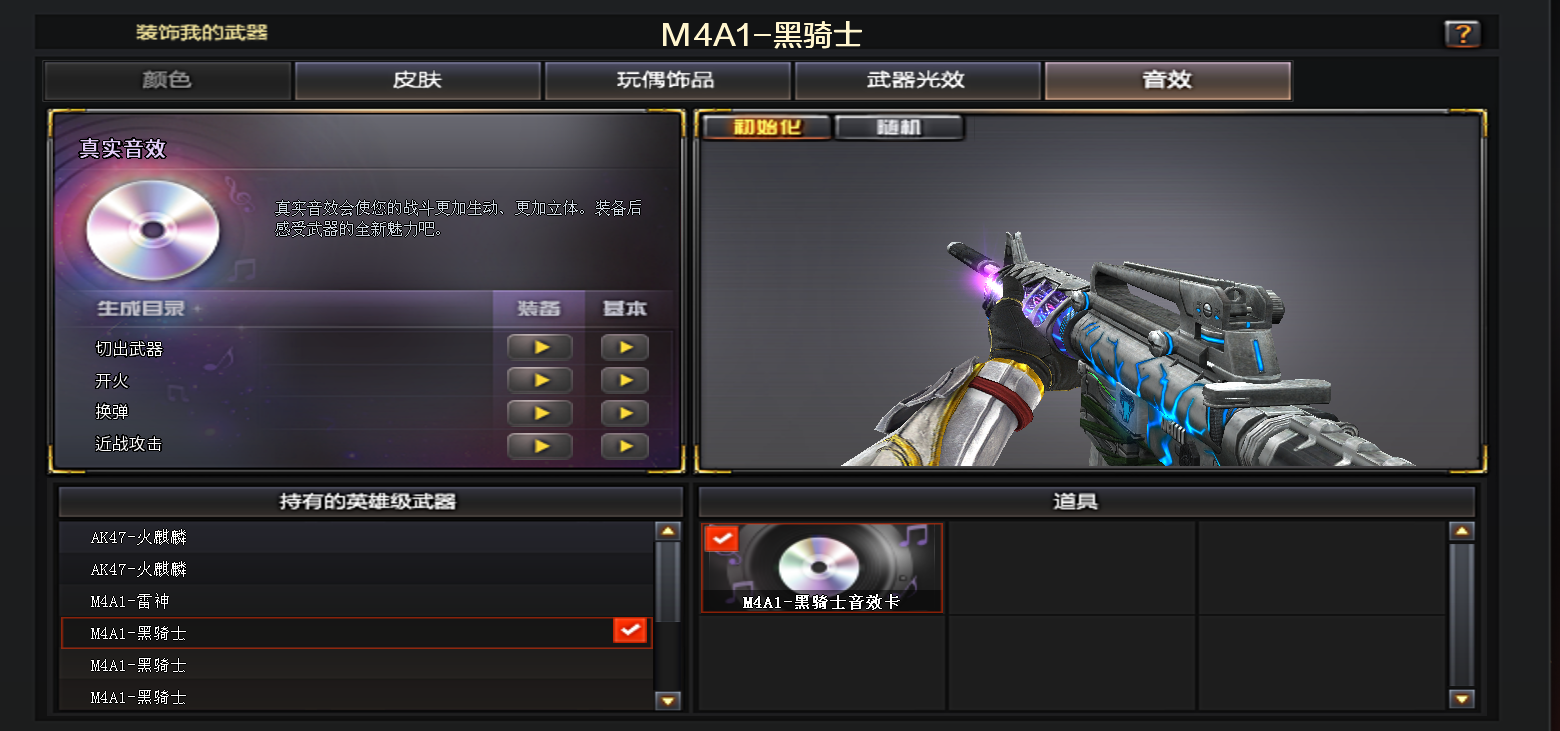Screen dimensions: 1560x731
Task: Open help with the question mark button
Action: click(x=1462, y=35)
